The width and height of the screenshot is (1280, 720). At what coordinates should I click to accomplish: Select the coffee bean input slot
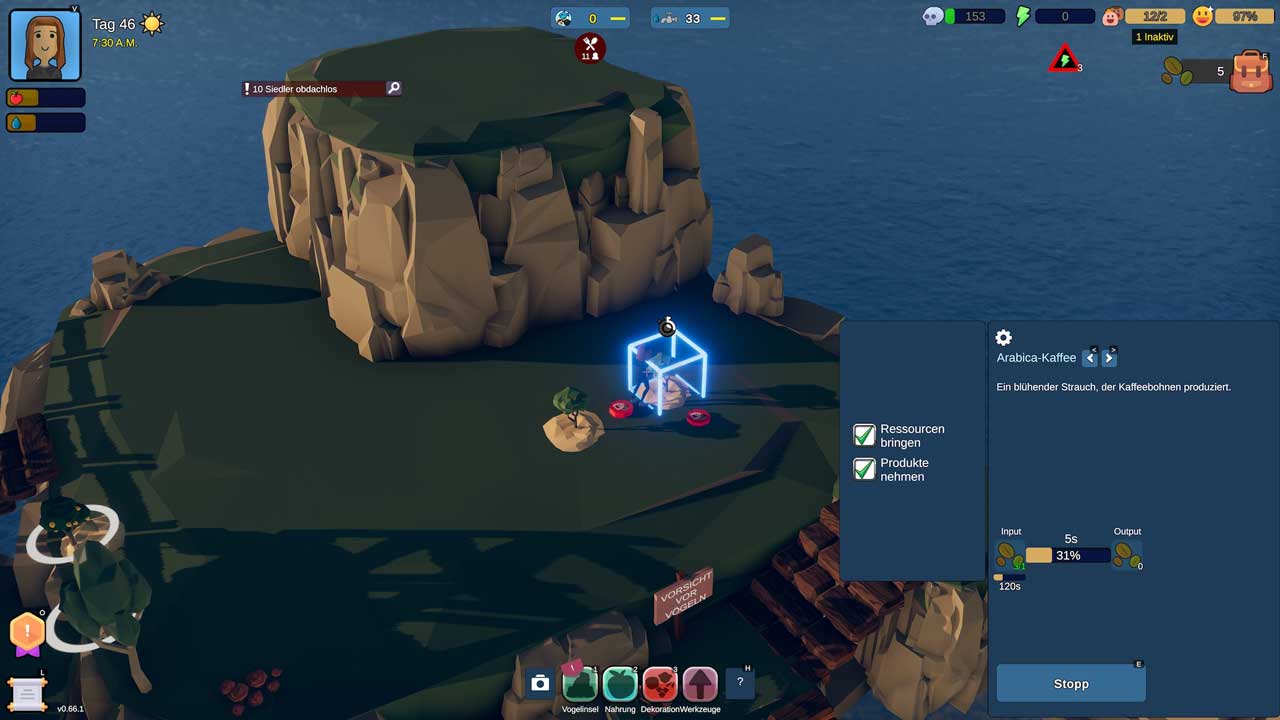tap(1009, 555)
